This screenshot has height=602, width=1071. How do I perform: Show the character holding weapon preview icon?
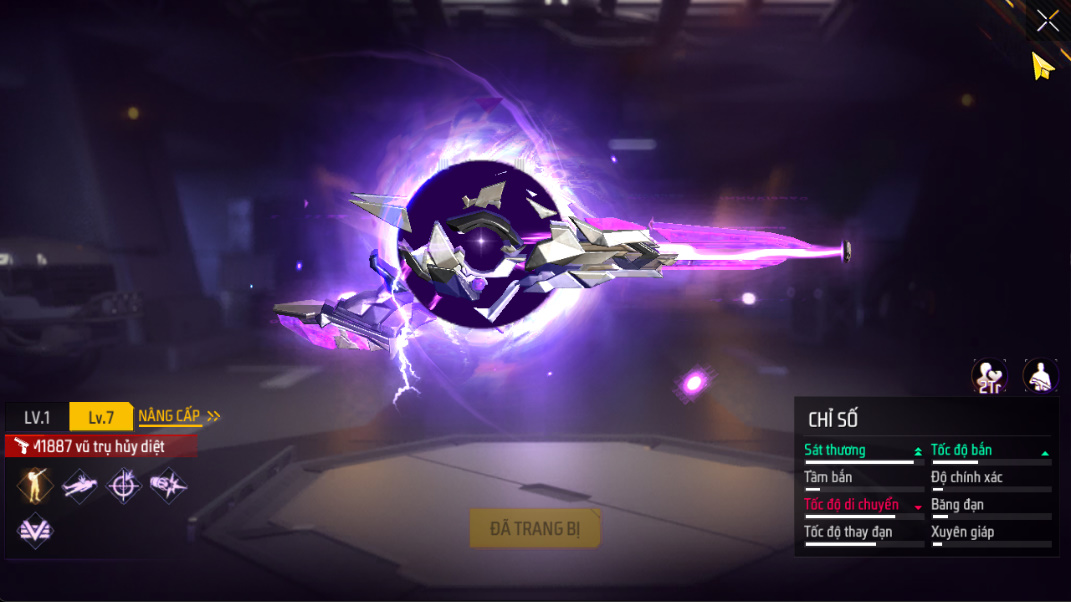click(1041, 376)
